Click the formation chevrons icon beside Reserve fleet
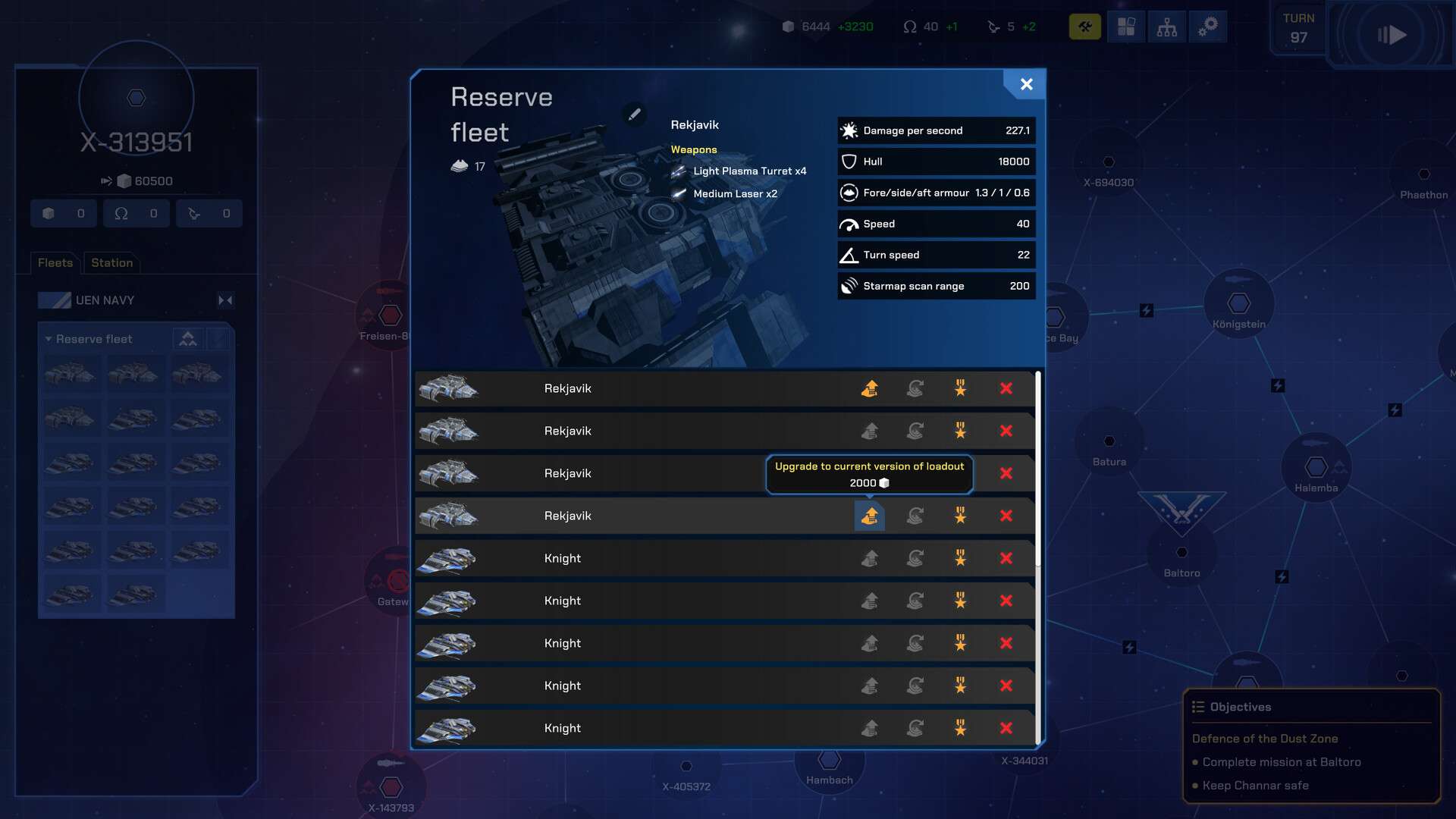 click(x=188, y=339)
